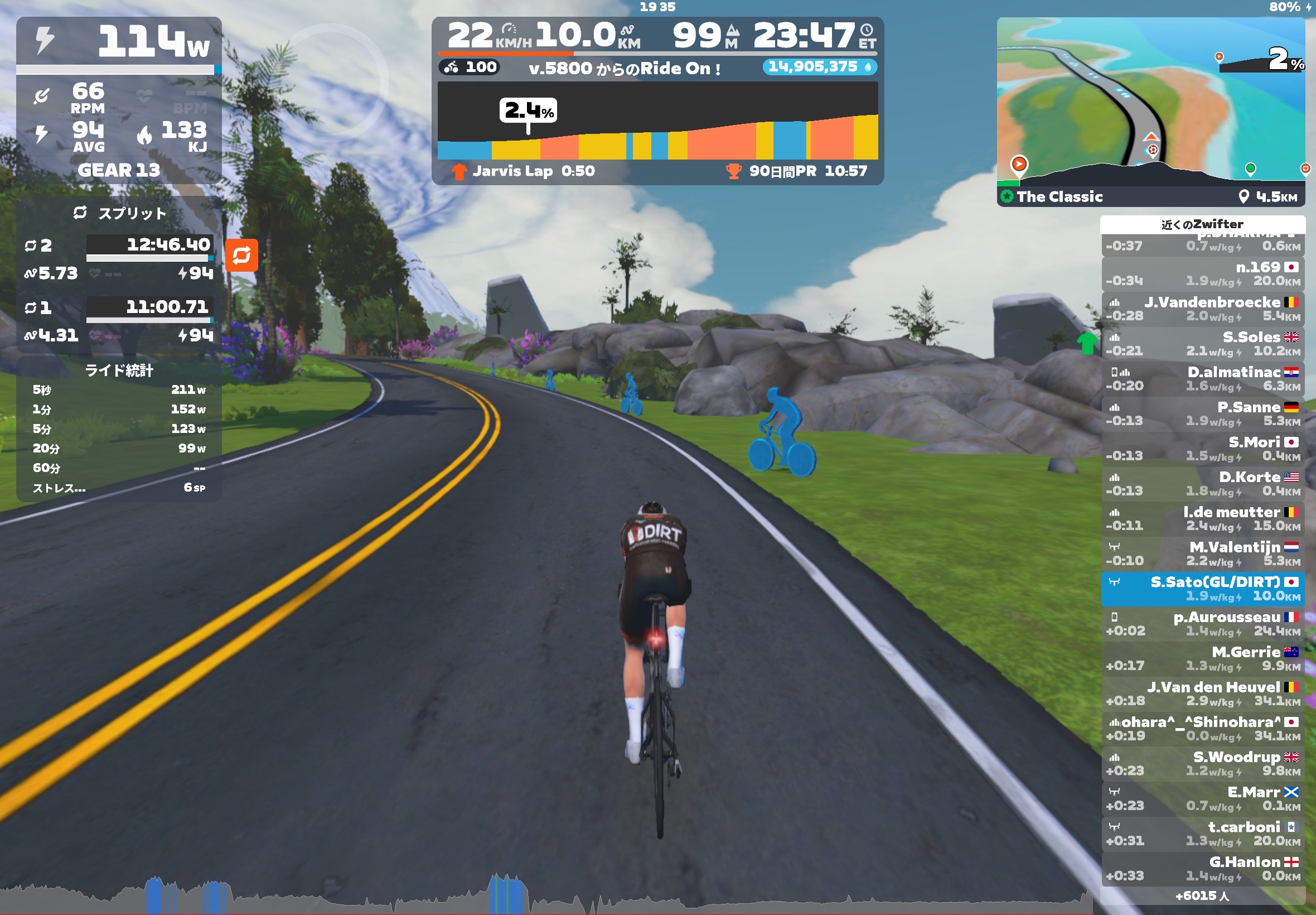Choose p.Aurousseau from nearby Zwifters

click(x=1203, y=624)
